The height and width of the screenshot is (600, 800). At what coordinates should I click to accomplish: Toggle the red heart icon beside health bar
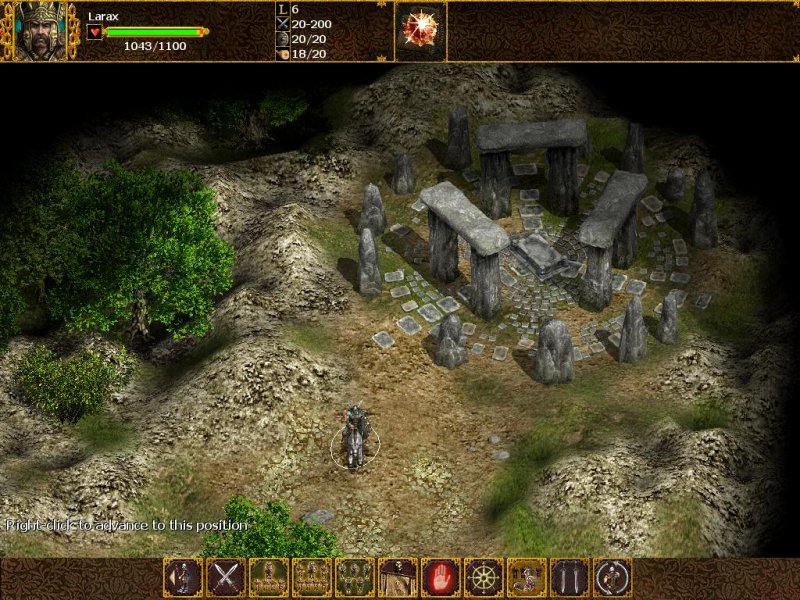tap(95, 32)
